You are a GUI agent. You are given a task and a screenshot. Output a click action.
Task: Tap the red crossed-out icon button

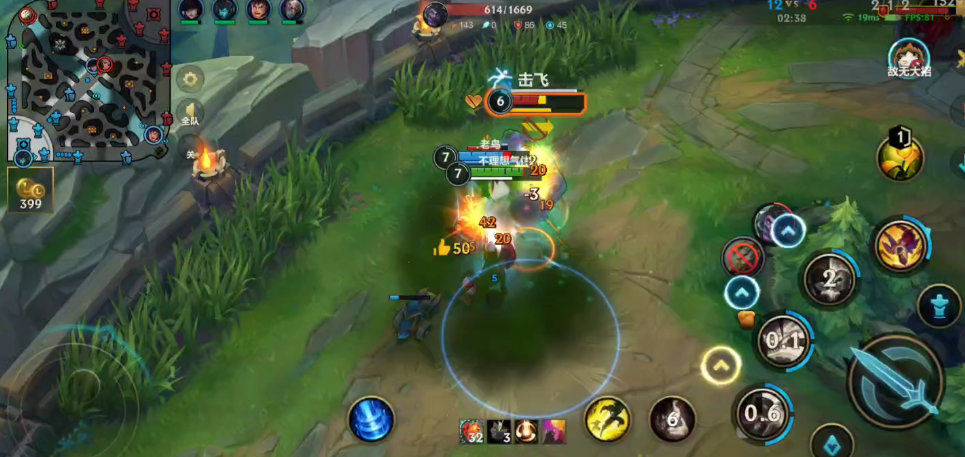[x=743, y=257]
